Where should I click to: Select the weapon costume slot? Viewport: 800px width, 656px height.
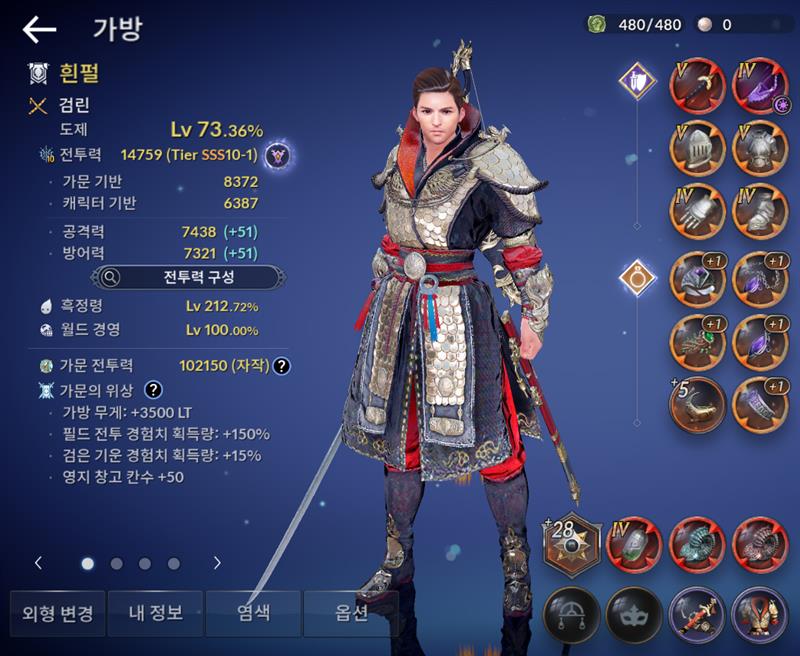pos(698,612)
